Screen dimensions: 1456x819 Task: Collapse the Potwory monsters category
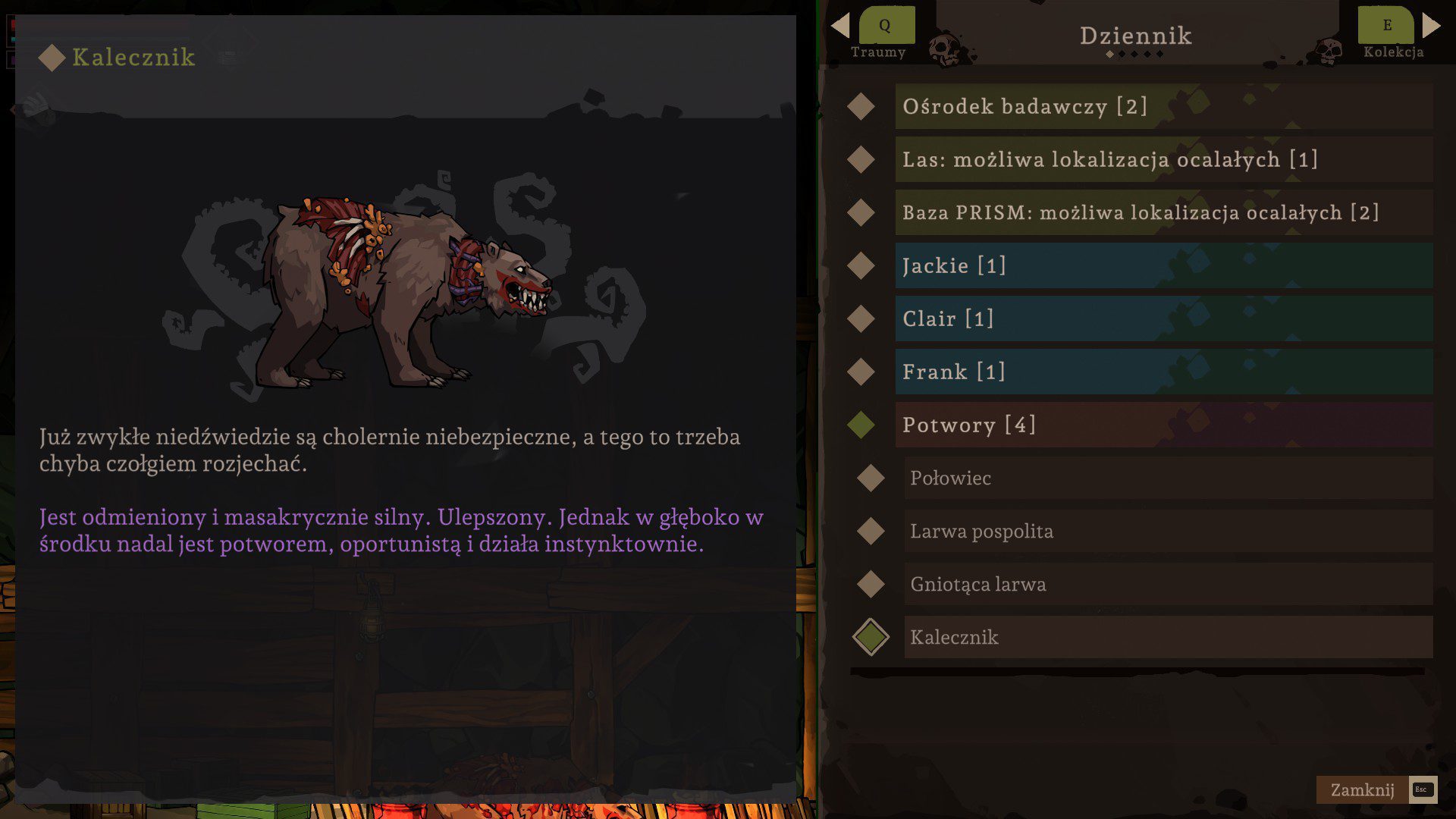point(1163,425)
